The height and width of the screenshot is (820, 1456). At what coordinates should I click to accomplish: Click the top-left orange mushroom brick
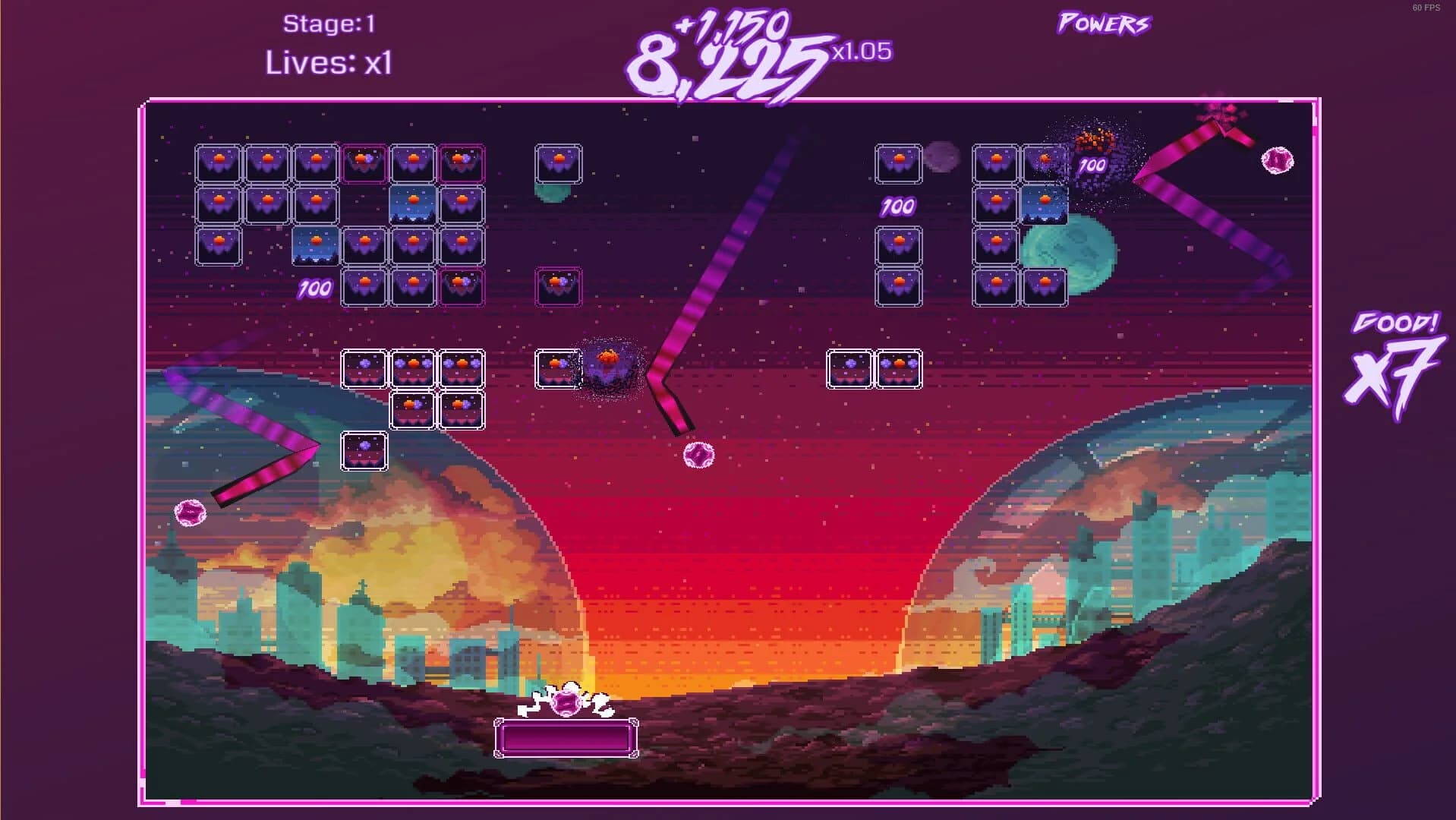click(x=218, y=161)
